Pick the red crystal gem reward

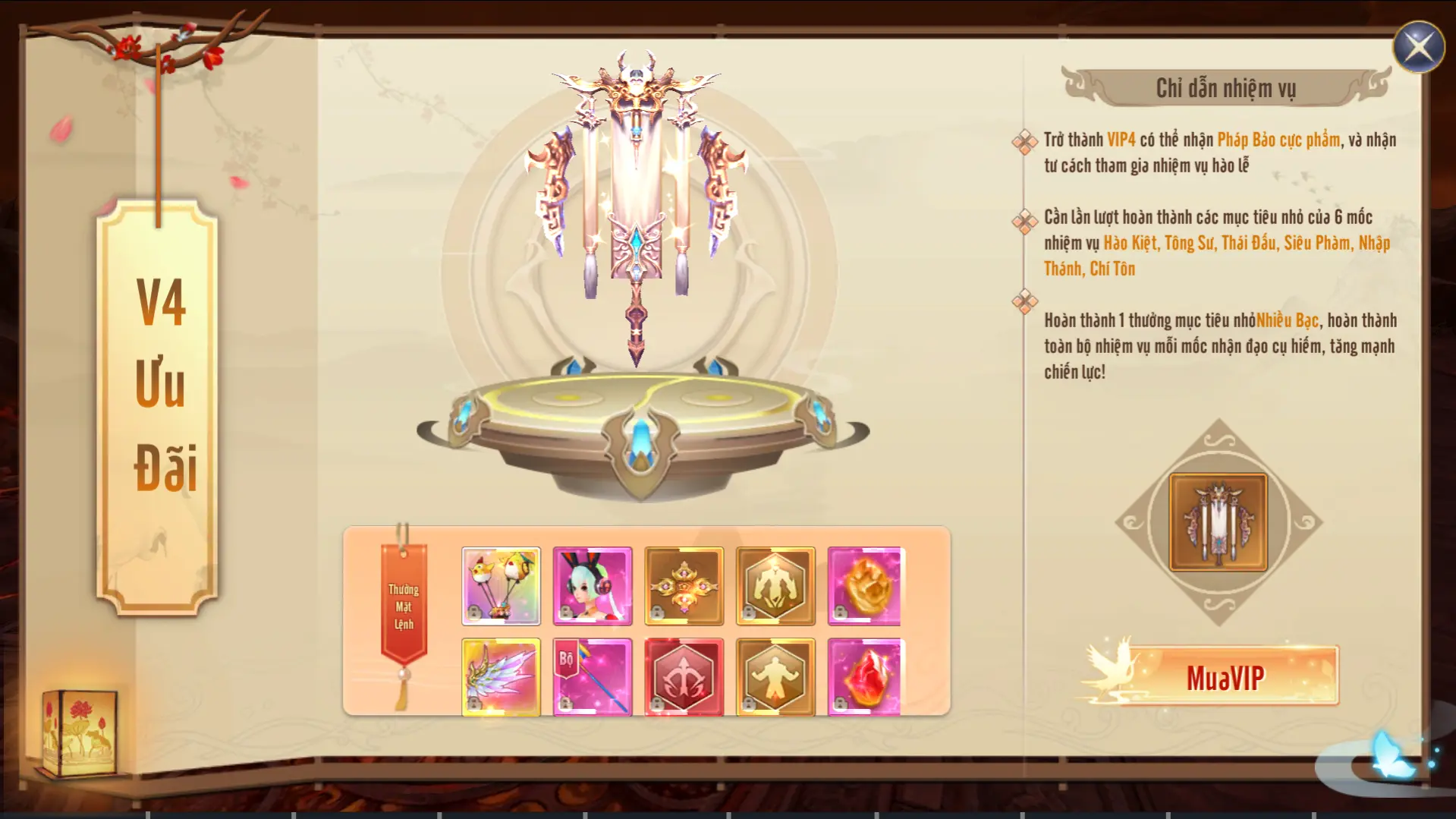[x=865, y=677]
